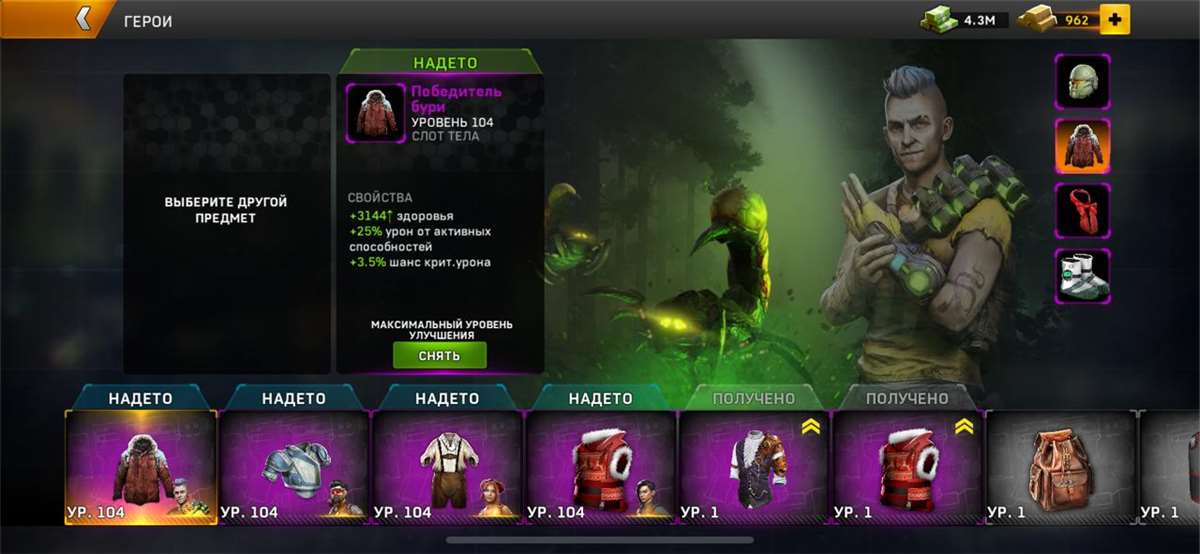
Task: Choose the silver armor chestplate card
Action: pos(294,467)
